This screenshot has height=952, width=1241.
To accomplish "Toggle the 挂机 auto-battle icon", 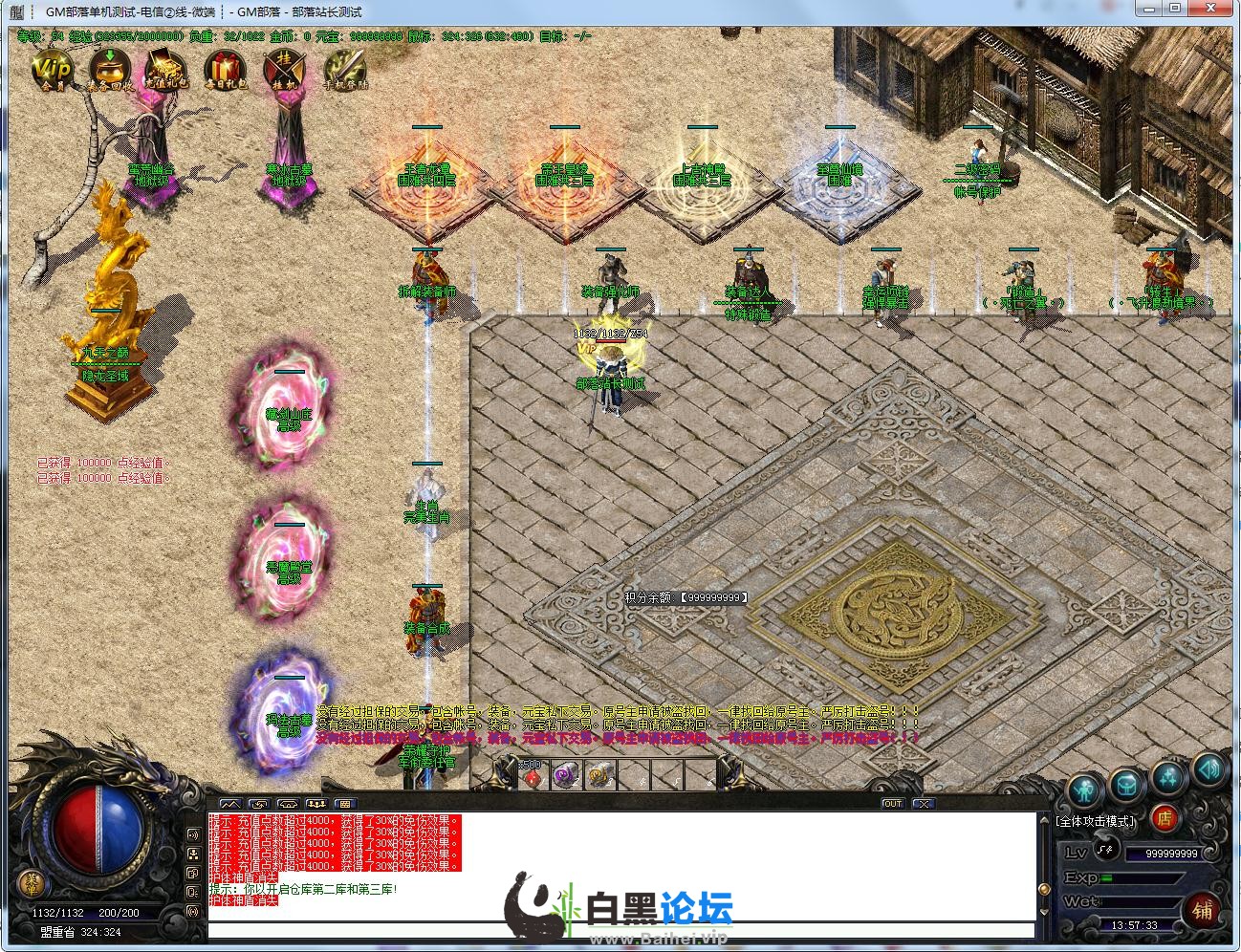I will [x=284, y=69].
